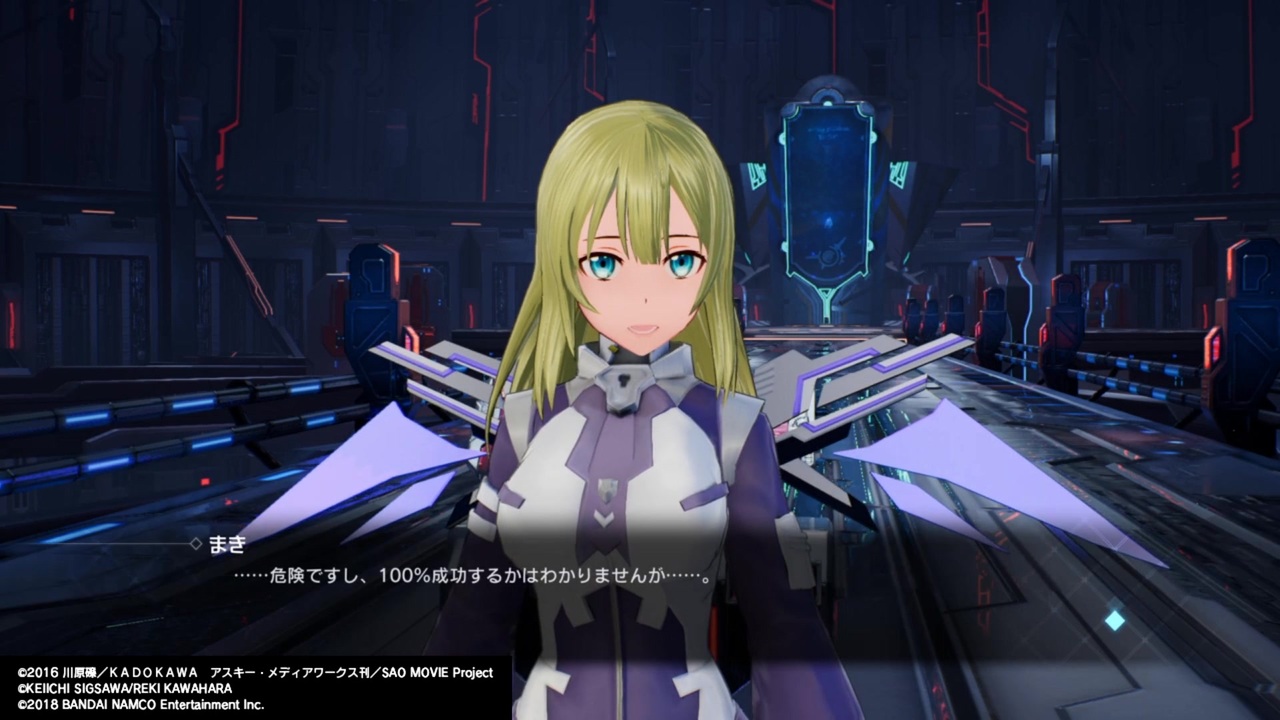Select the glowing cyan square indicator
The width and height of the screenshot is (1280, 720).
[x=1114, y=620]
